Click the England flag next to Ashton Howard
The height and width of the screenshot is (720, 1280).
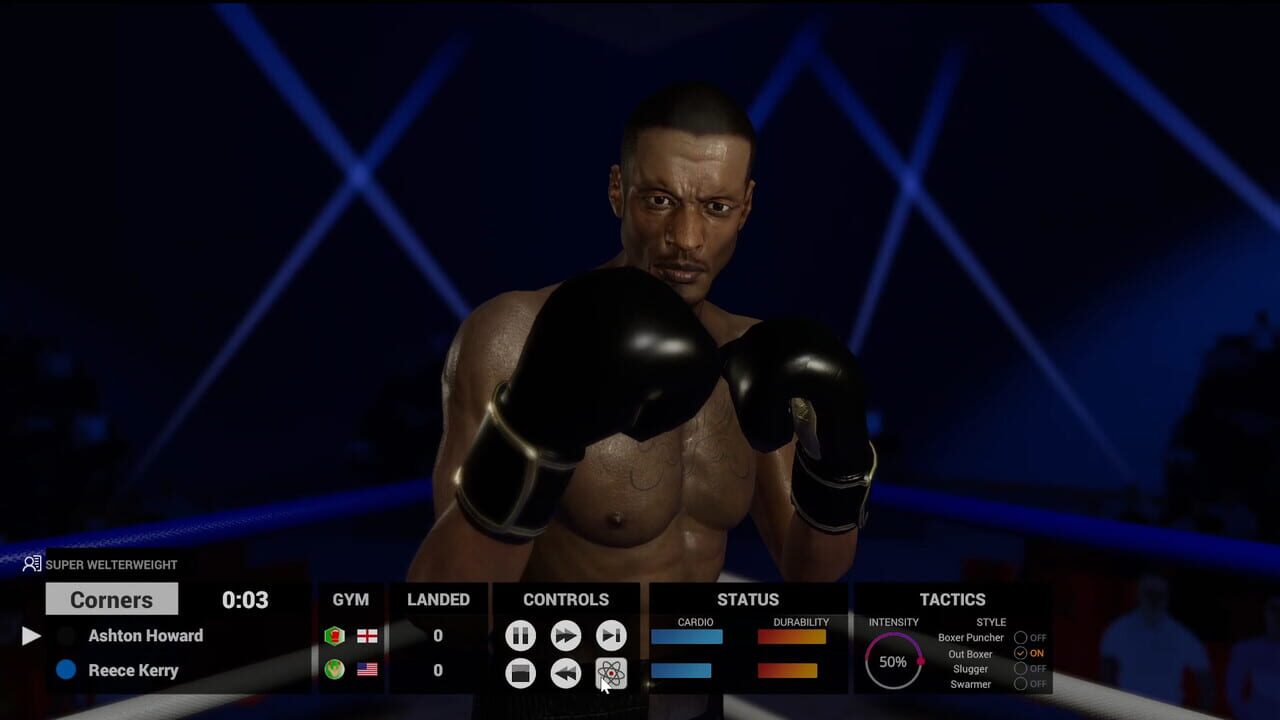366,636
